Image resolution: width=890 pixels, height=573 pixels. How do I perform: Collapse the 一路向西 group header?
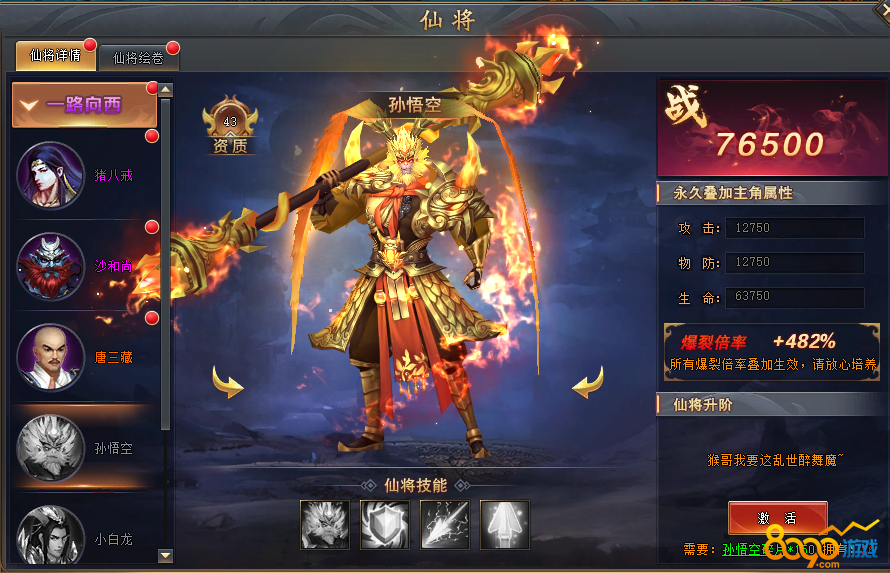[84, 105]
